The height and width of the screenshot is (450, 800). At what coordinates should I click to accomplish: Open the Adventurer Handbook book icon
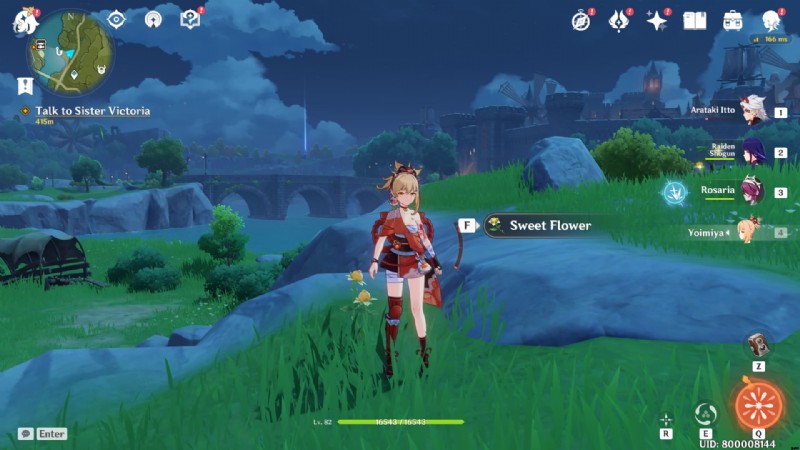pyautogui.click(x=695, y=20)
